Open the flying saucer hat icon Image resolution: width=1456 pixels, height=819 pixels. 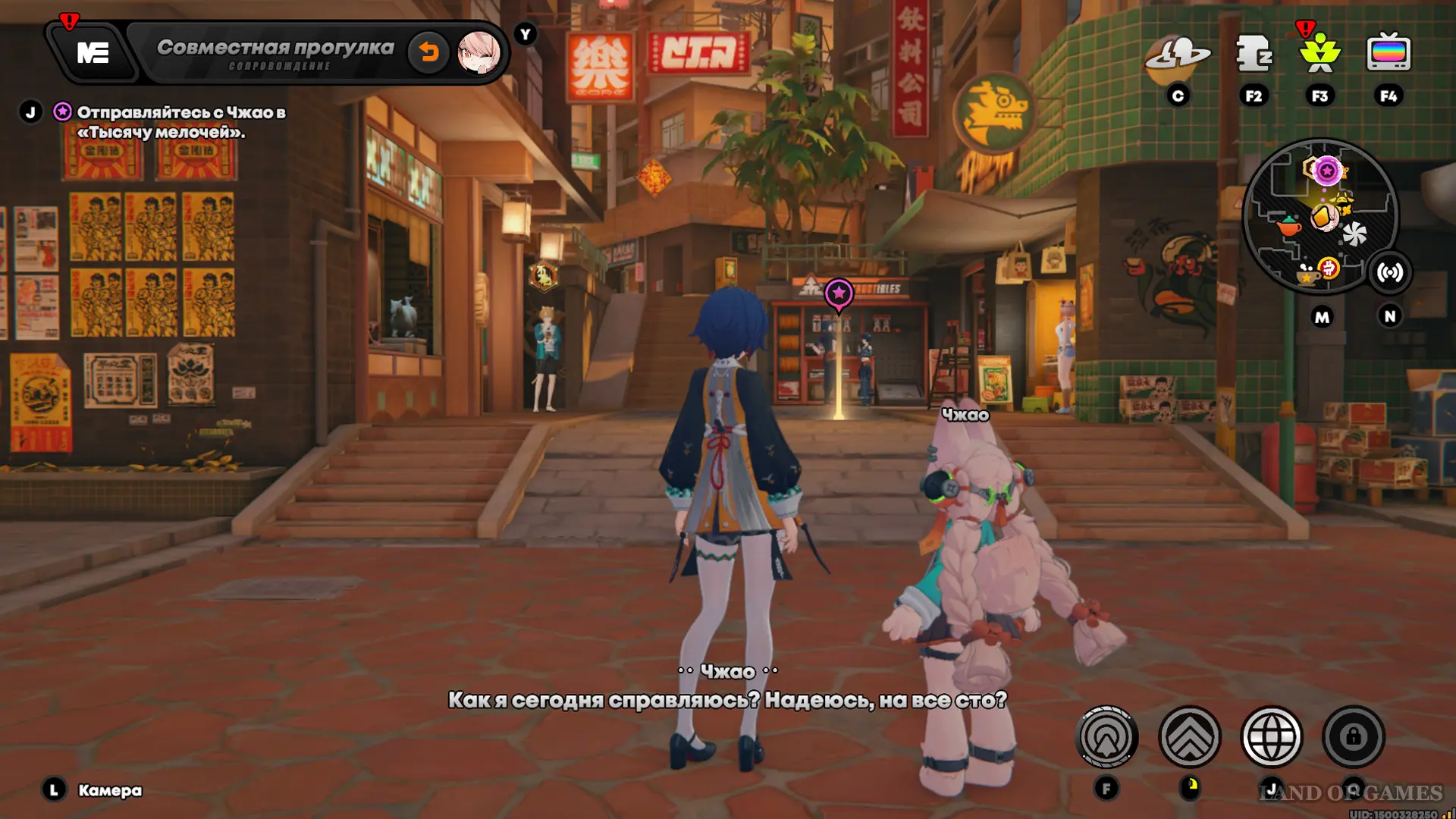1178,55
